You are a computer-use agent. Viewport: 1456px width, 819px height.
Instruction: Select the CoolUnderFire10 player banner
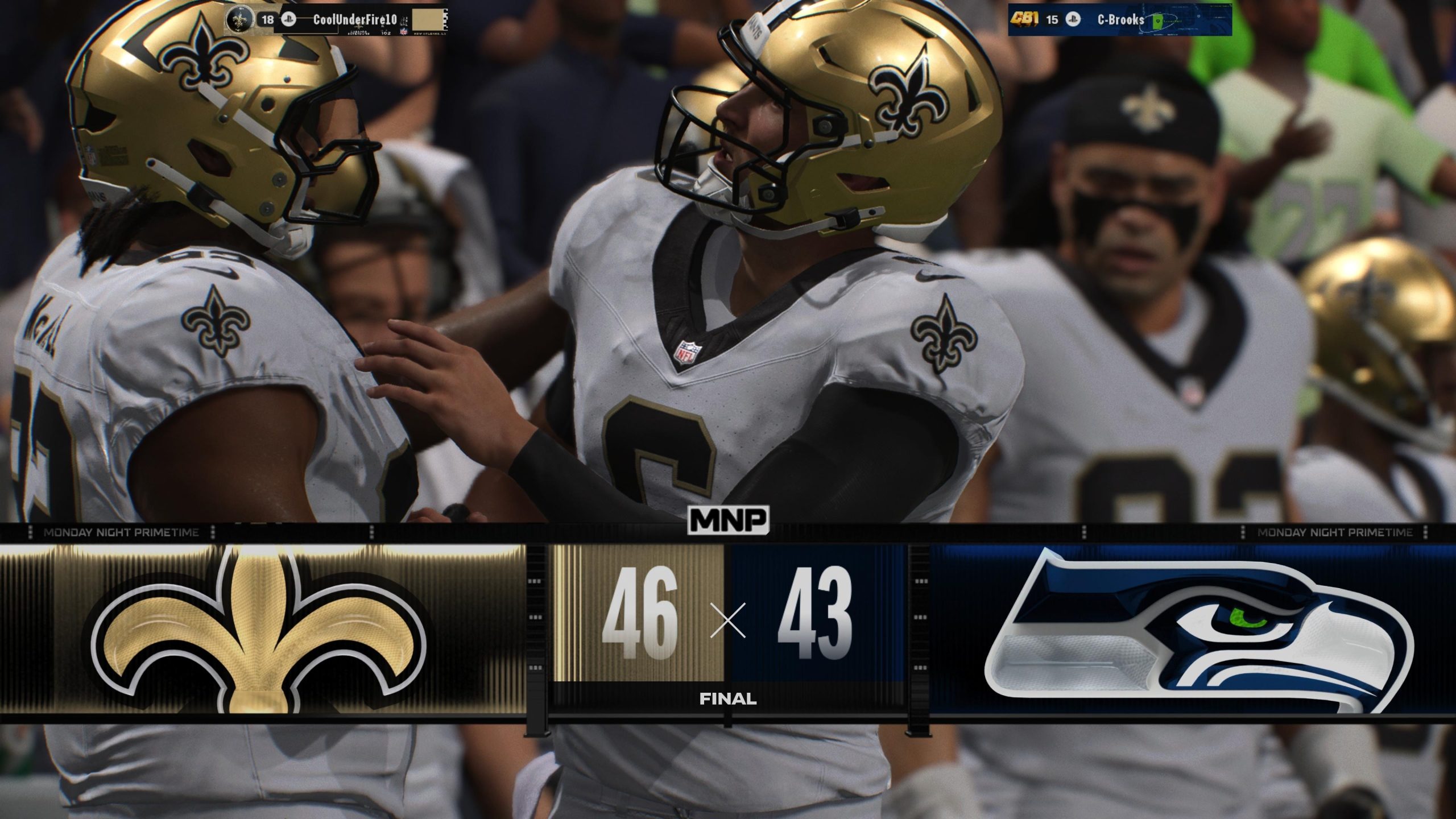336,20
